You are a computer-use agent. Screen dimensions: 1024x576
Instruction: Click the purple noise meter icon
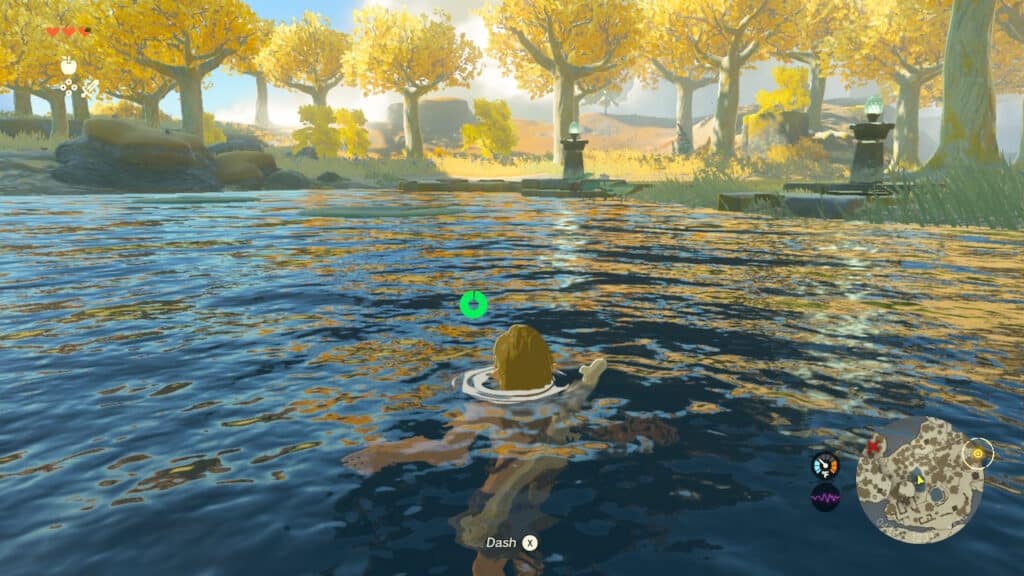tap(825, 497)
